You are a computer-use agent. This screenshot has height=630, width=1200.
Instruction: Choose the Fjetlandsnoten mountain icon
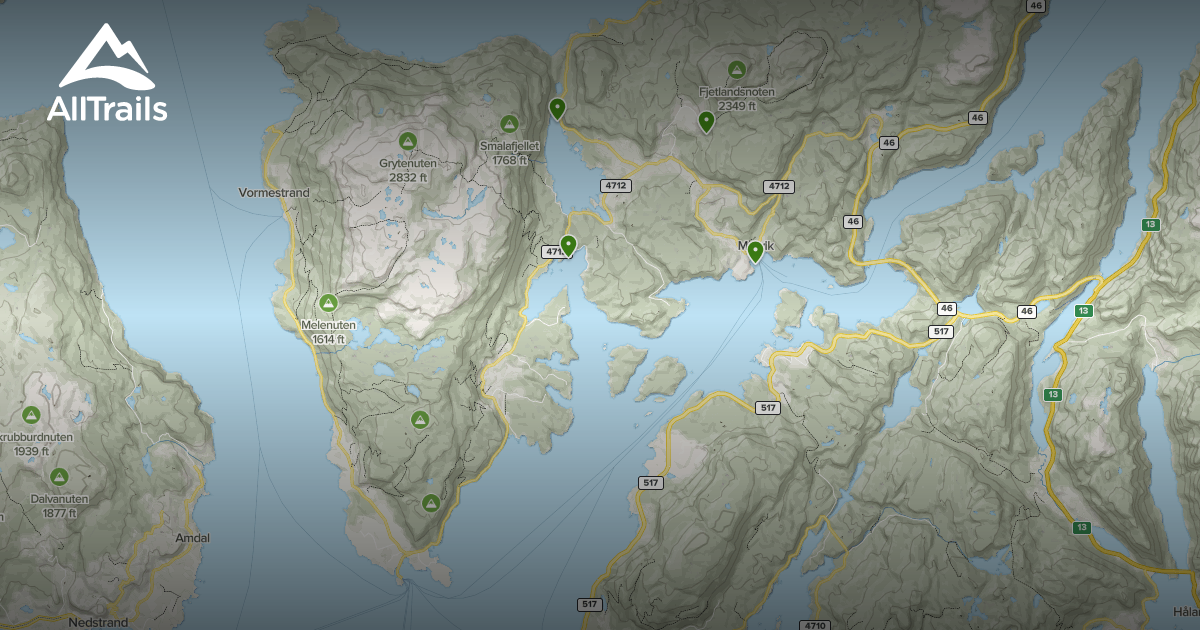pos(737,70)
